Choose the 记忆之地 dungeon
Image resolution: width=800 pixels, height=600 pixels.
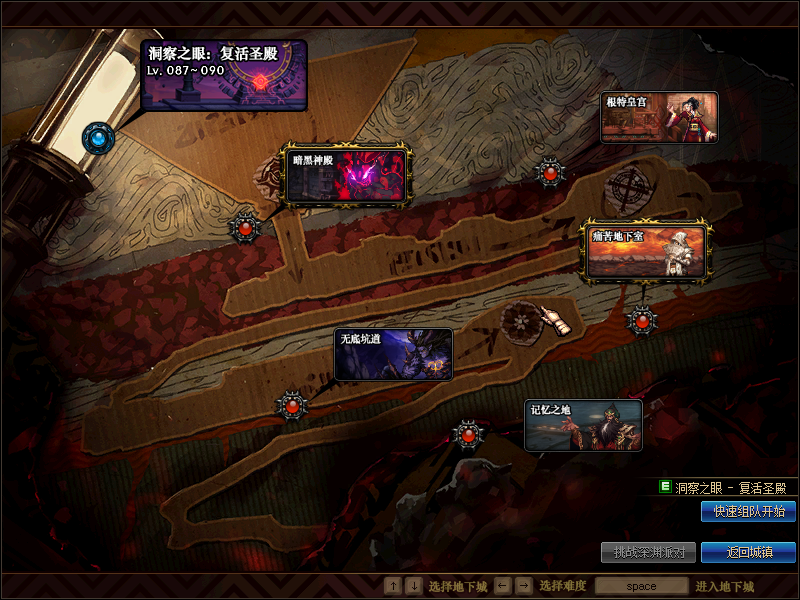coord(583,425)
